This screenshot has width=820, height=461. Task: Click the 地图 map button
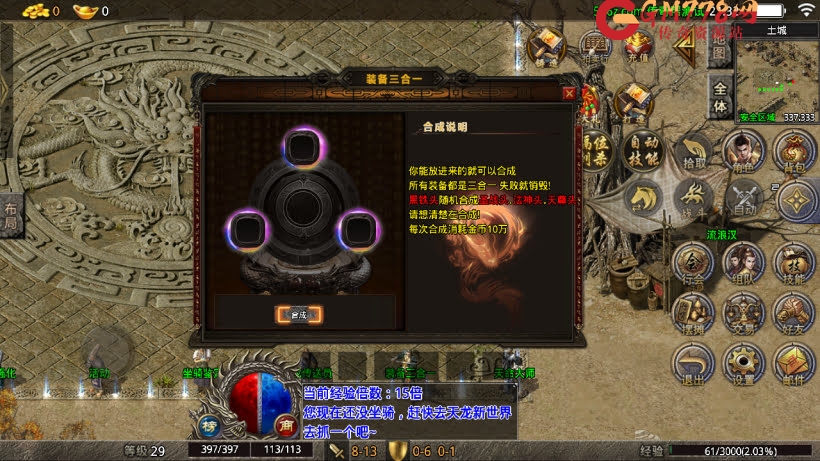(718, 54)
